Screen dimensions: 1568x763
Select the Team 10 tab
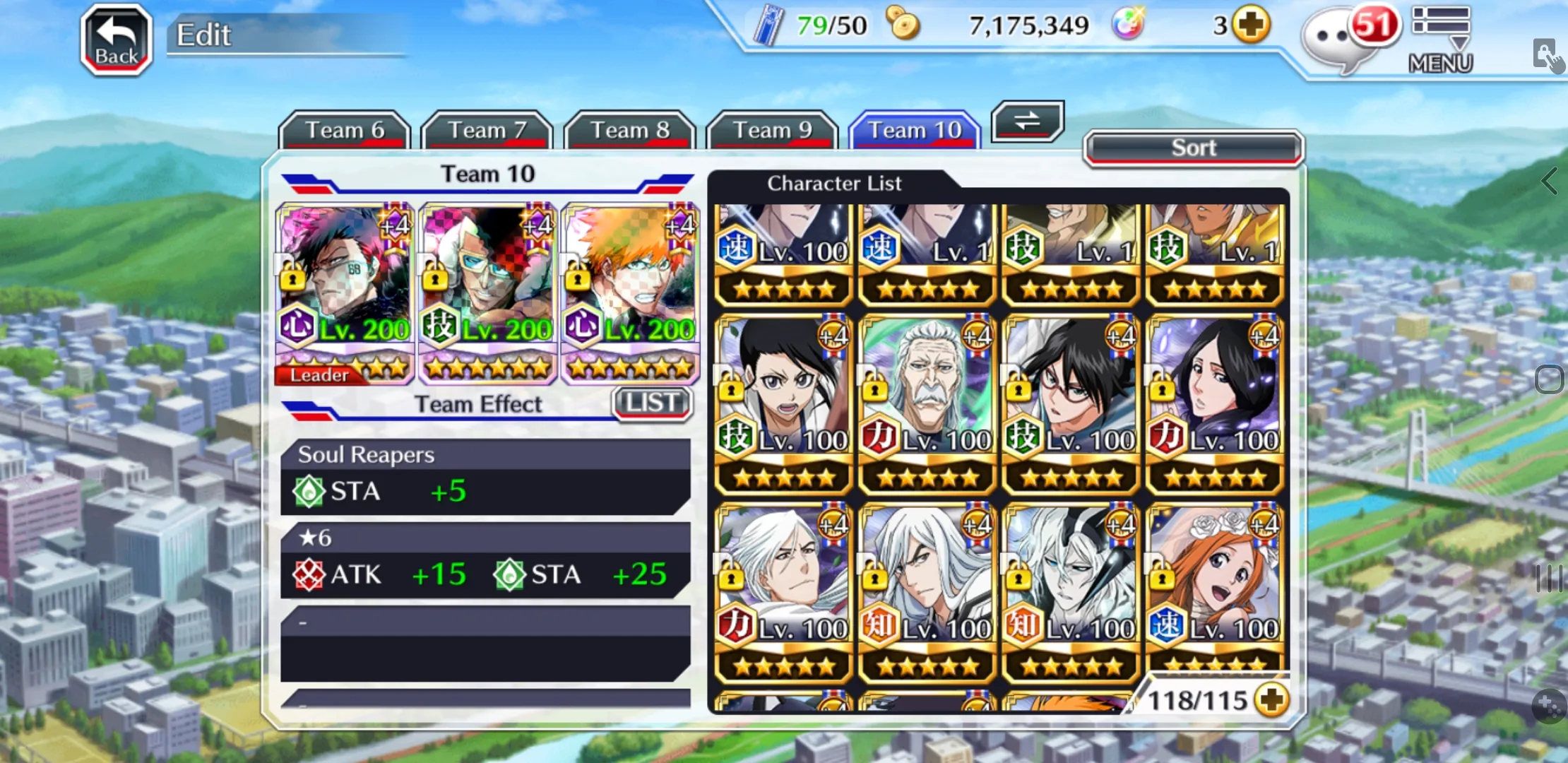tap(915, 130)
